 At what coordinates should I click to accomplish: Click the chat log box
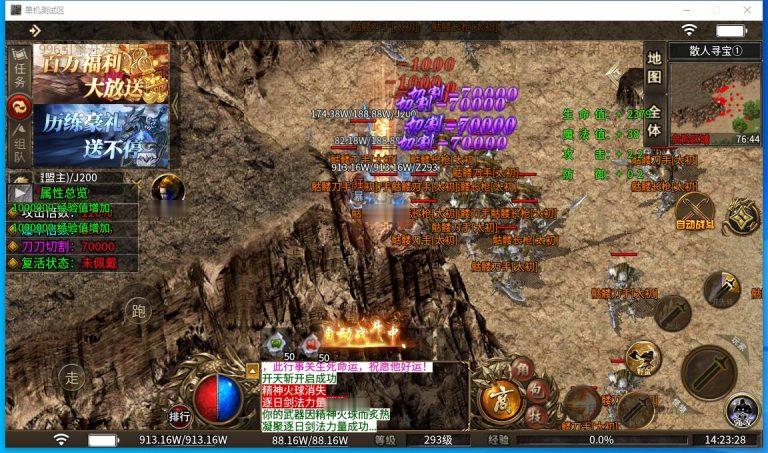pyautogui.click(x=364, y=396)
